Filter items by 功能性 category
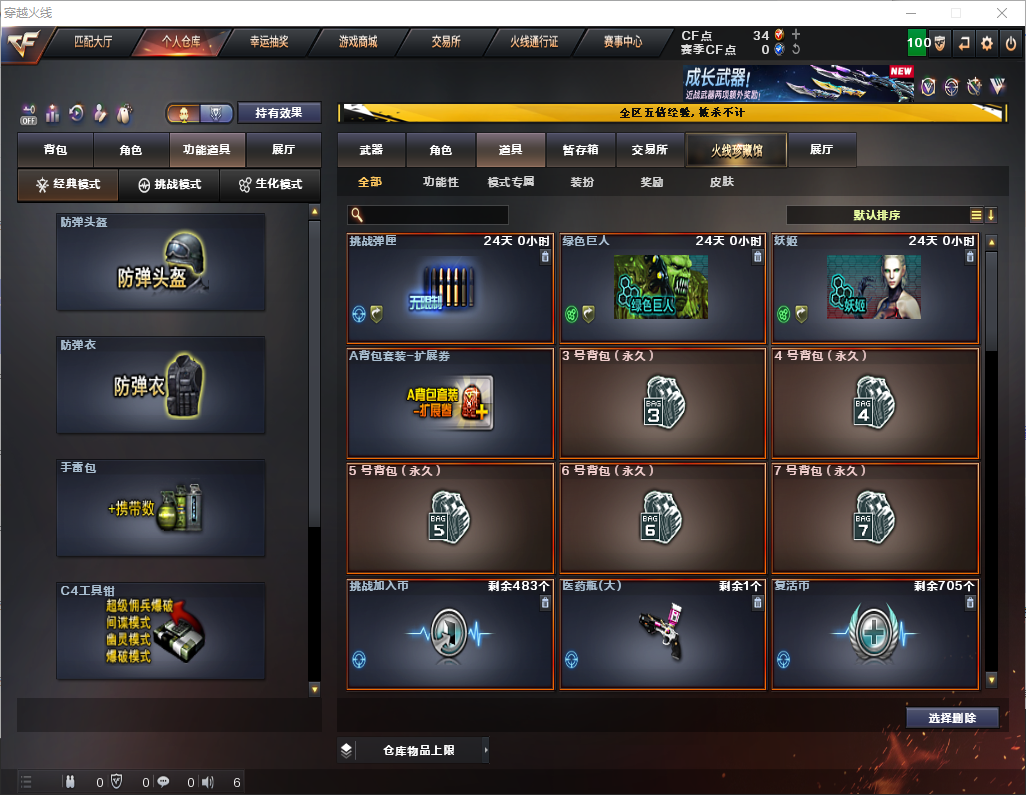The height and width of the screenshot is (795, 1026). (x=440, y=182)
